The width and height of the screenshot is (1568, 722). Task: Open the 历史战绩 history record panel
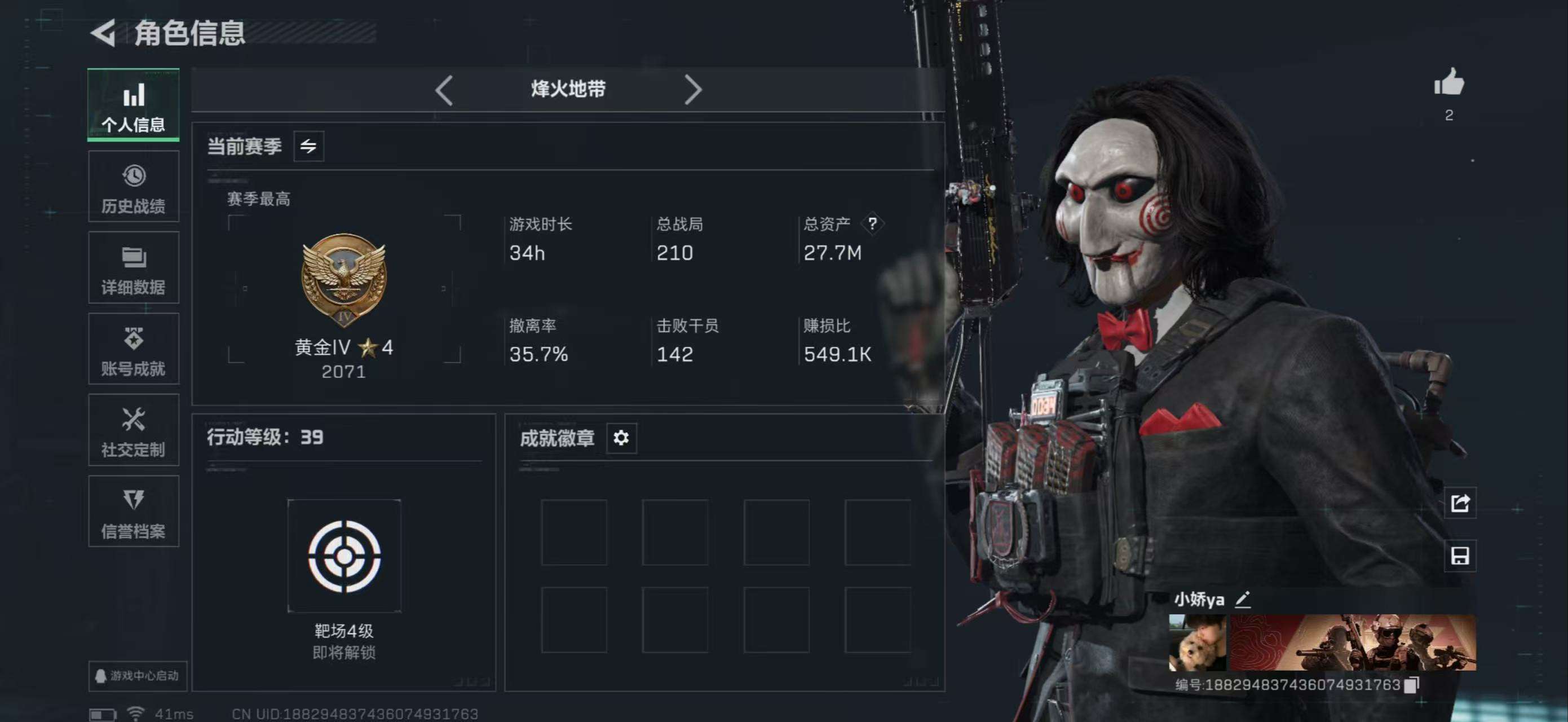(x=133, y=186)
